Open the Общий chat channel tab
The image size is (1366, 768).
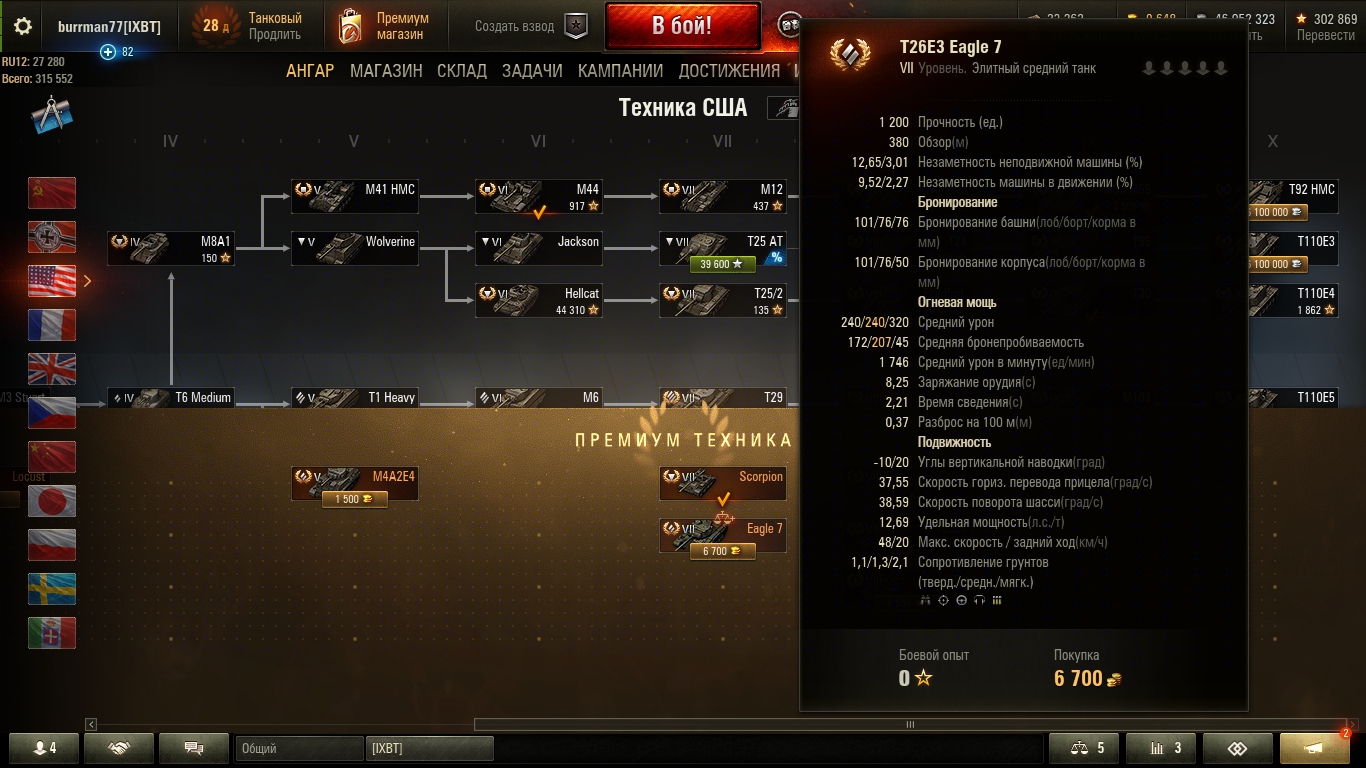coord(299,748)
